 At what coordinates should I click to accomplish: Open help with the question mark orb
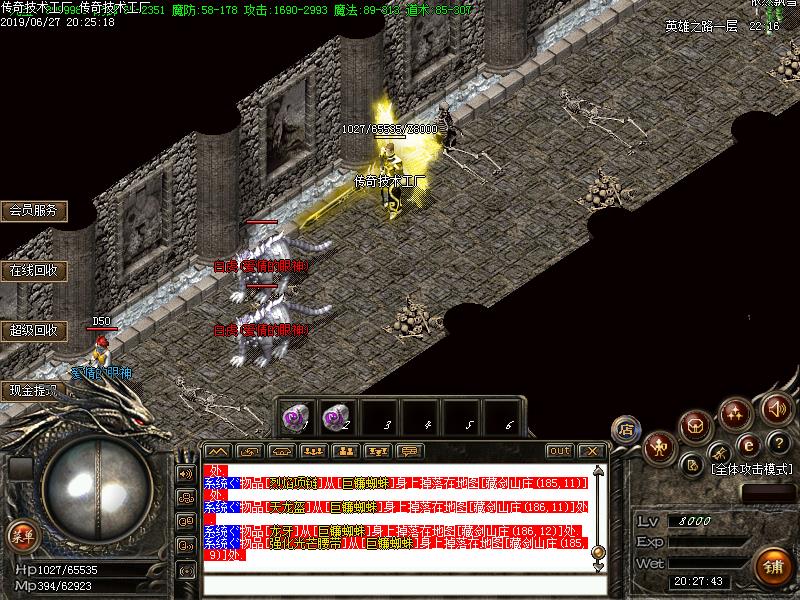click(x=779, y=442)
